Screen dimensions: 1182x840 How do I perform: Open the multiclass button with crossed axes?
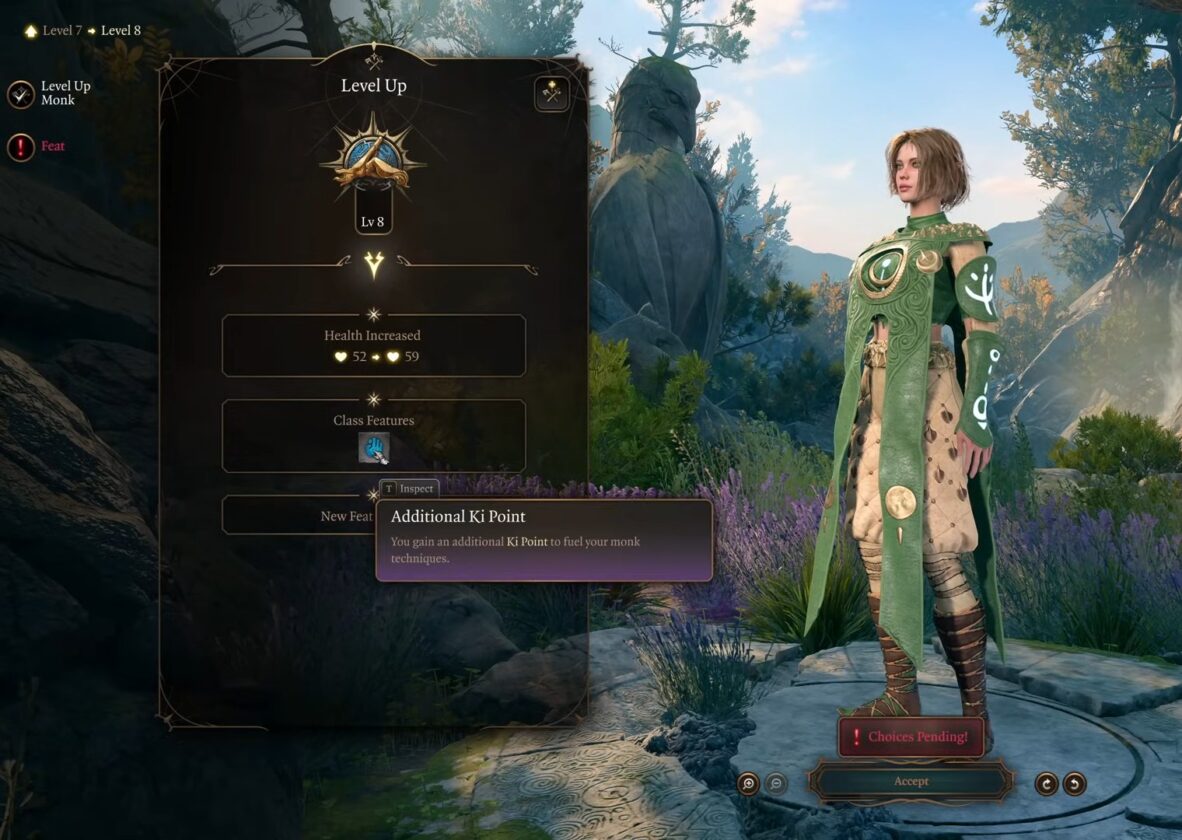coord(551,94)
